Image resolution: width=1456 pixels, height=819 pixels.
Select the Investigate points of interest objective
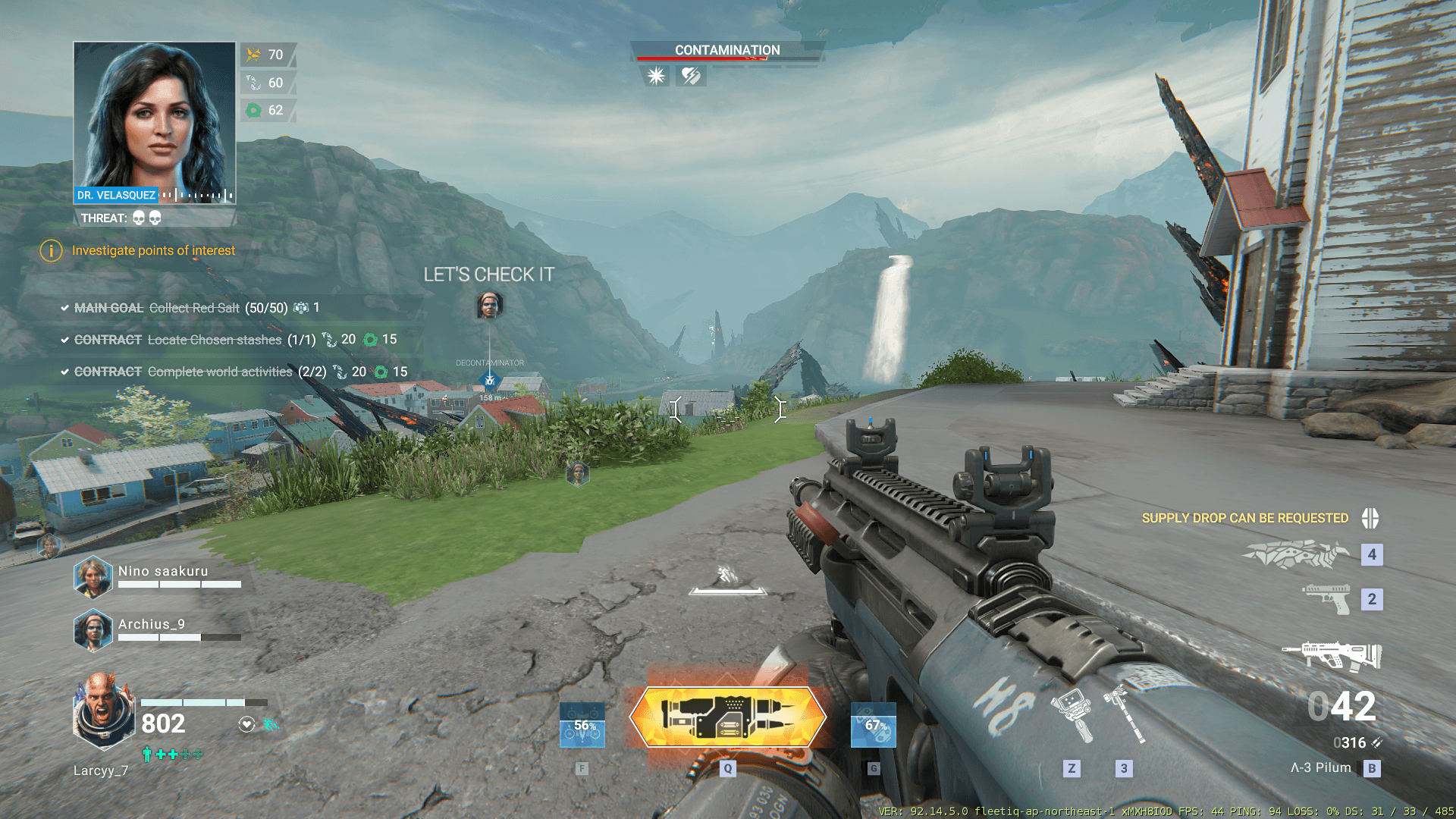tap(153, 250)
